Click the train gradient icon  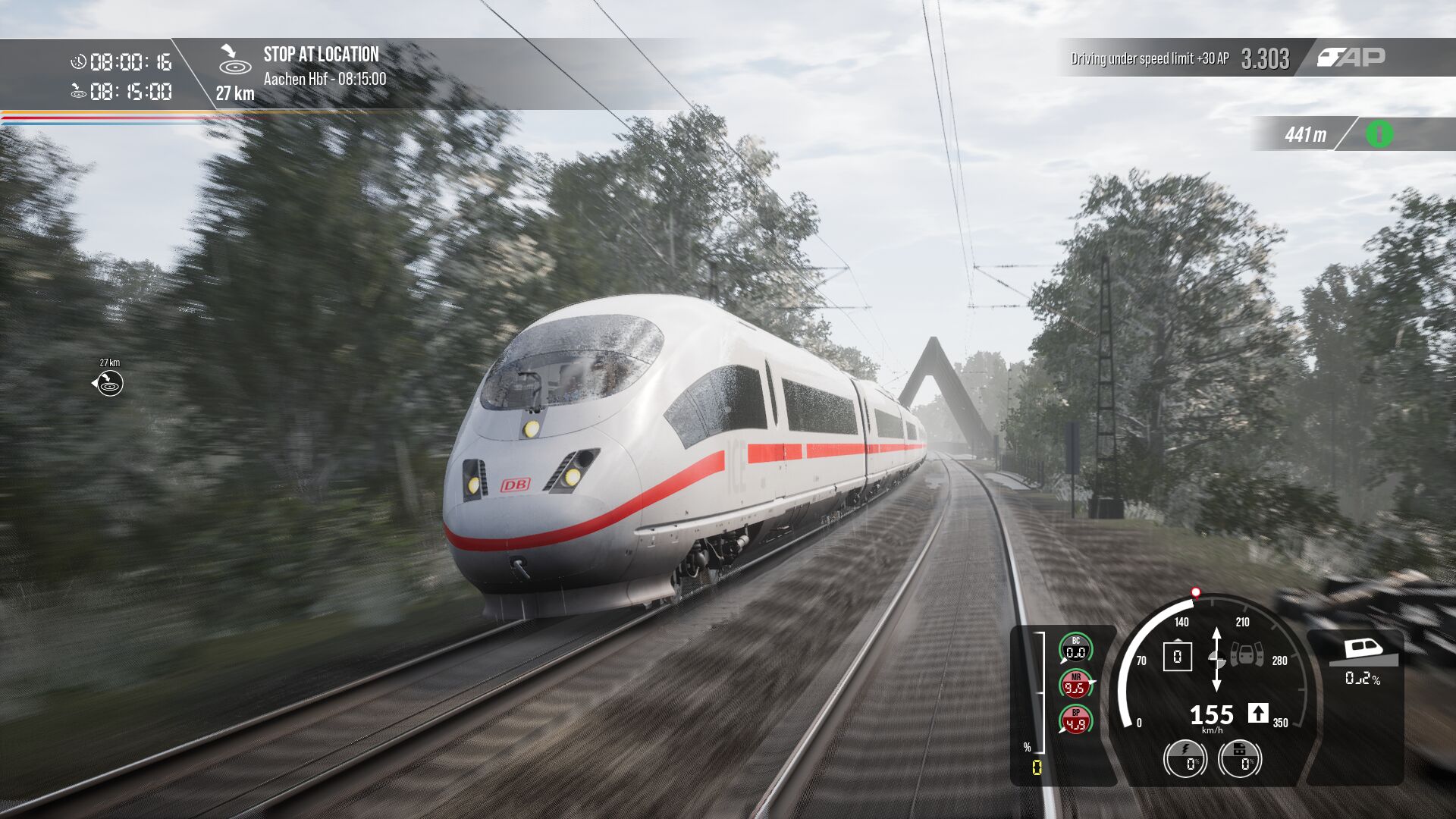coord(1362,651)
